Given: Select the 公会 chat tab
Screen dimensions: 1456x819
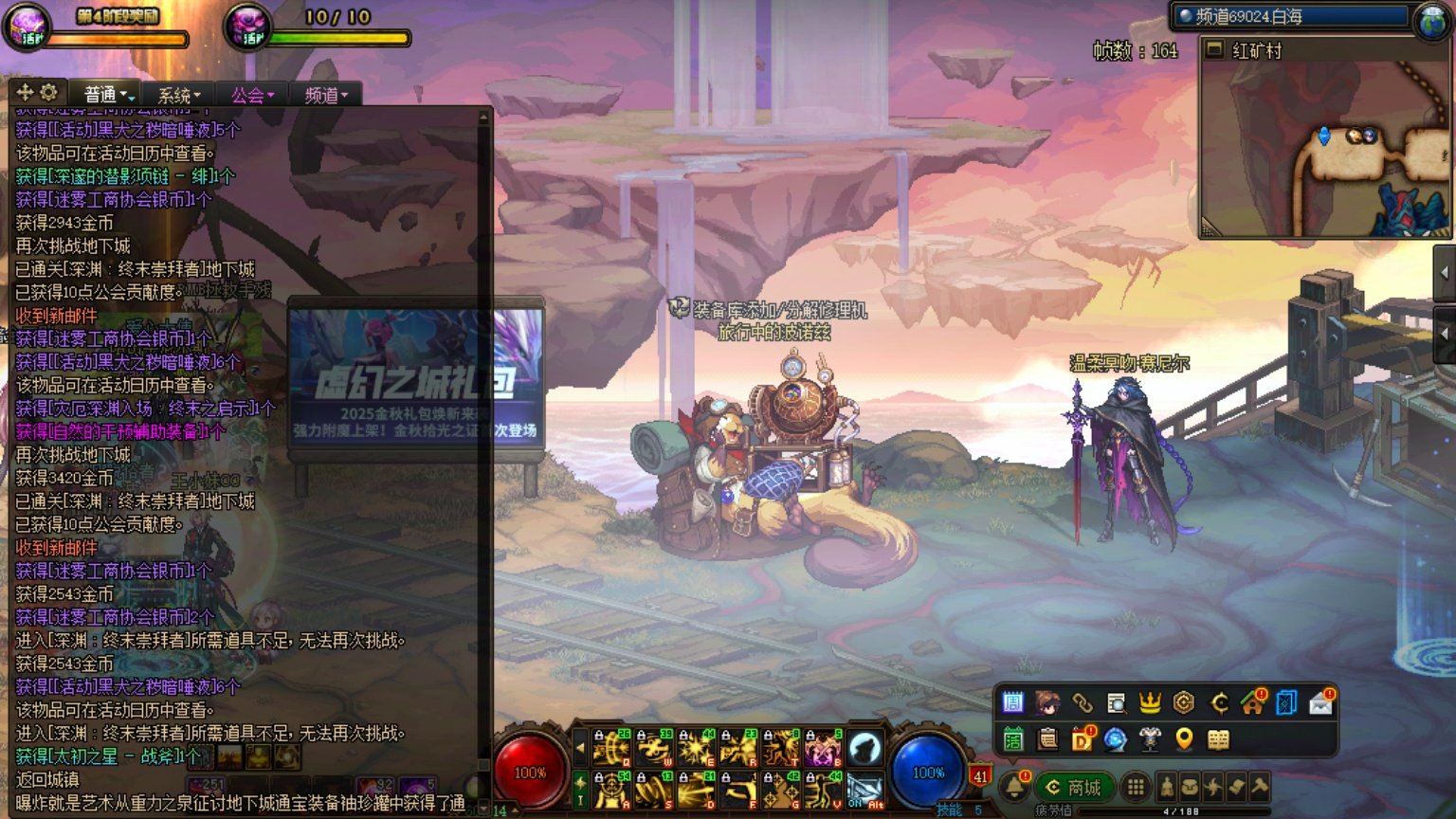Looking at the screenshot, I should click(251, 95).
